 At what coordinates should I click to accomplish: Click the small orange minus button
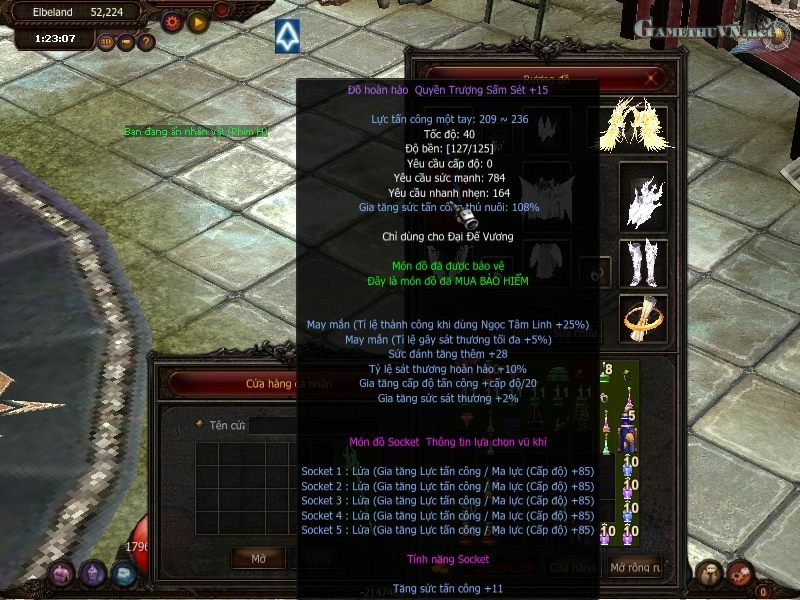126,42
